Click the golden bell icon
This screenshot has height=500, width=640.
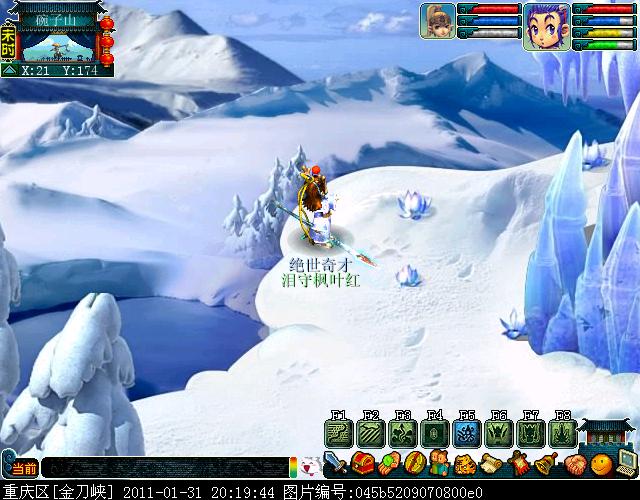pos(545,464)
